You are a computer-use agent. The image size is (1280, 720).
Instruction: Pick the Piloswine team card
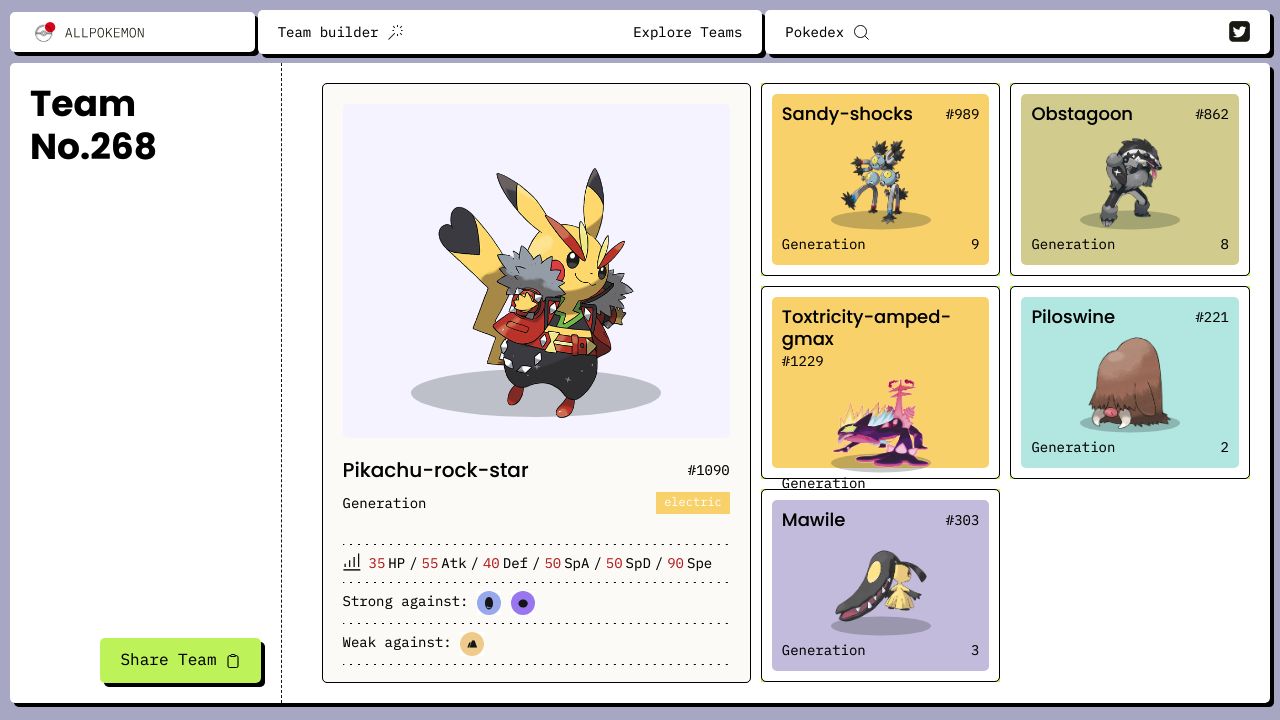coord(1129,382)
